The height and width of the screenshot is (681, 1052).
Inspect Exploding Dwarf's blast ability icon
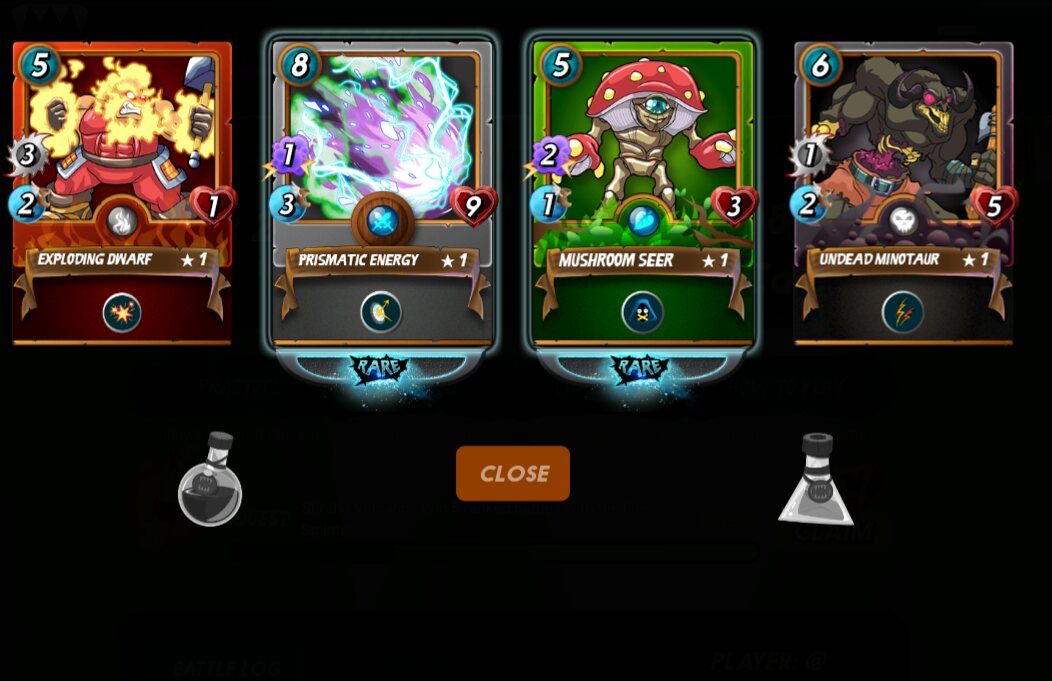[x=122, y=313]
